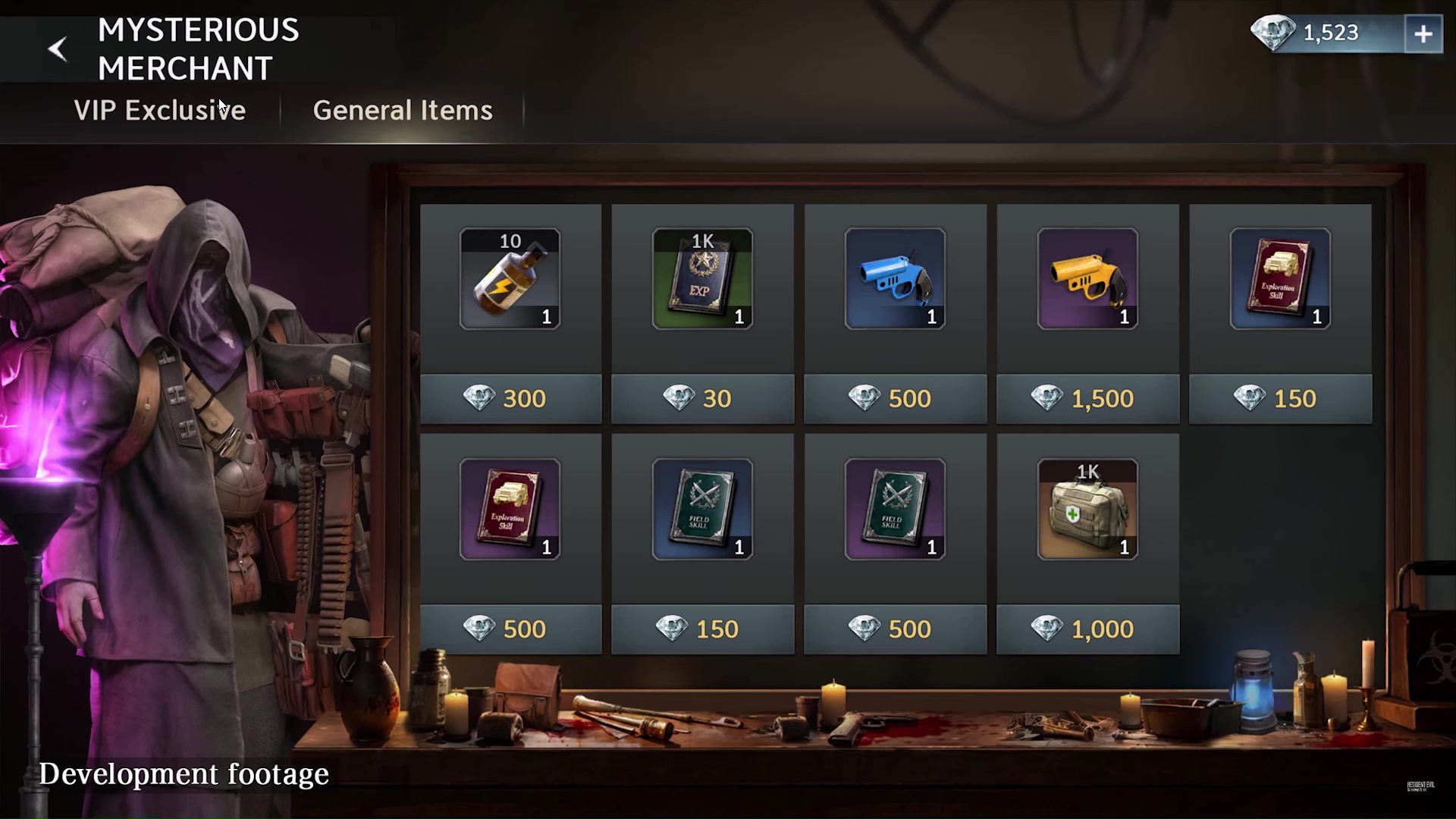
Task: Buy the blue flare gun for 500
Action: pyautogui.click(x=895, y=399)
